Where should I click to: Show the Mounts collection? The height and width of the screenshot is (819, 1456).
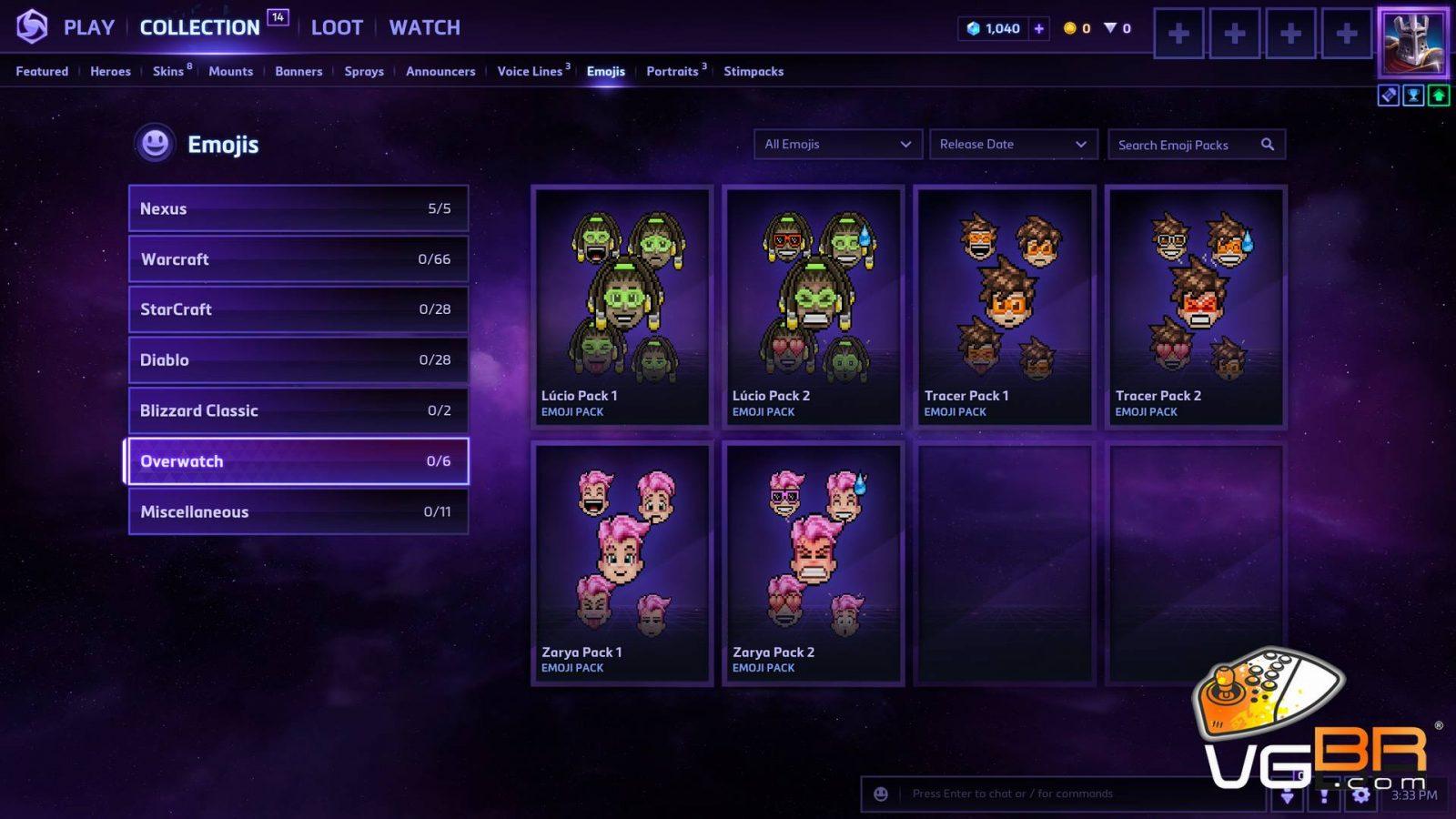point(230,71)
